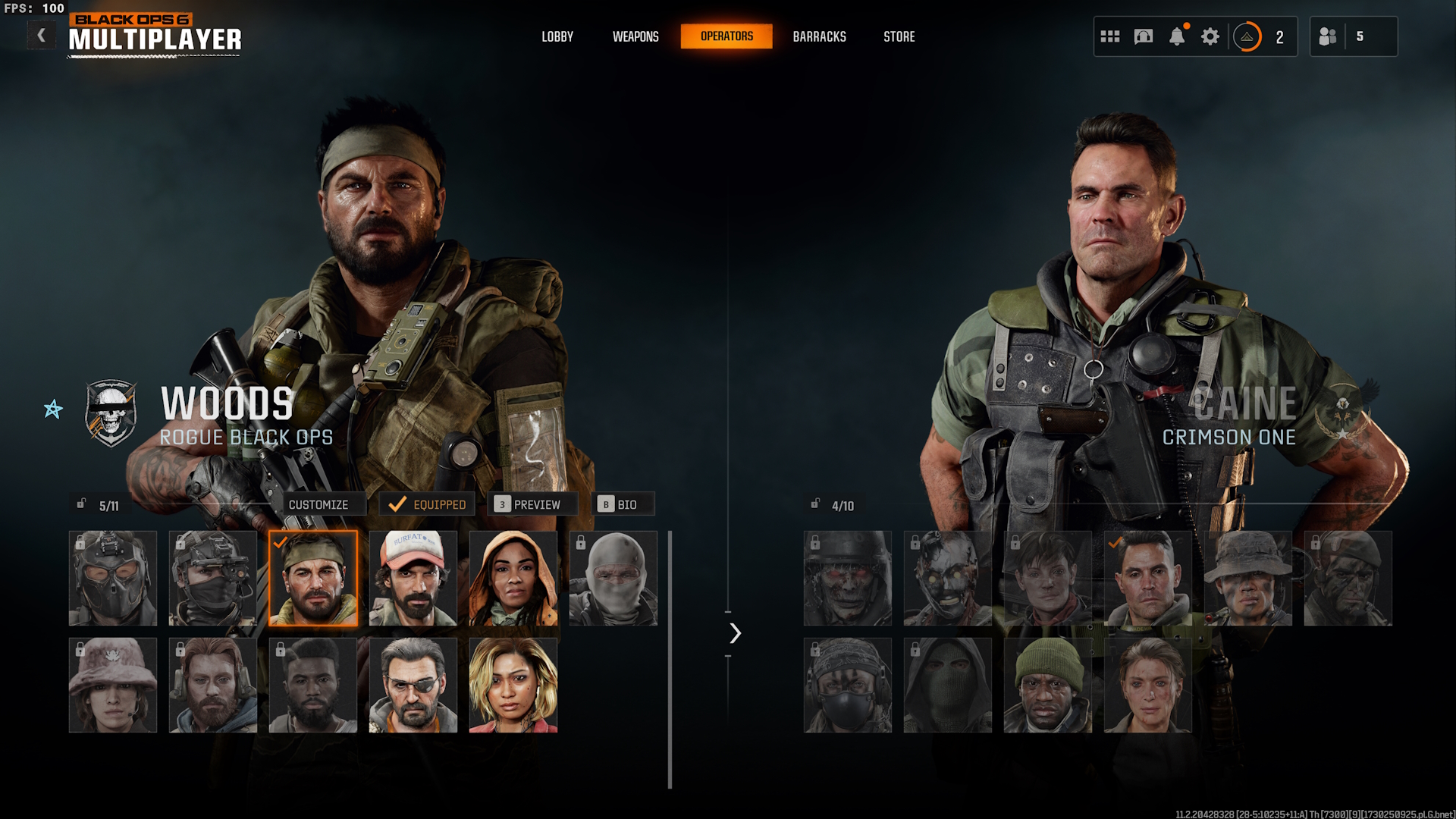Go back using the top-left arrow
The height and width of the screenshot is (819, 1456).
click(x=42, y=36)
